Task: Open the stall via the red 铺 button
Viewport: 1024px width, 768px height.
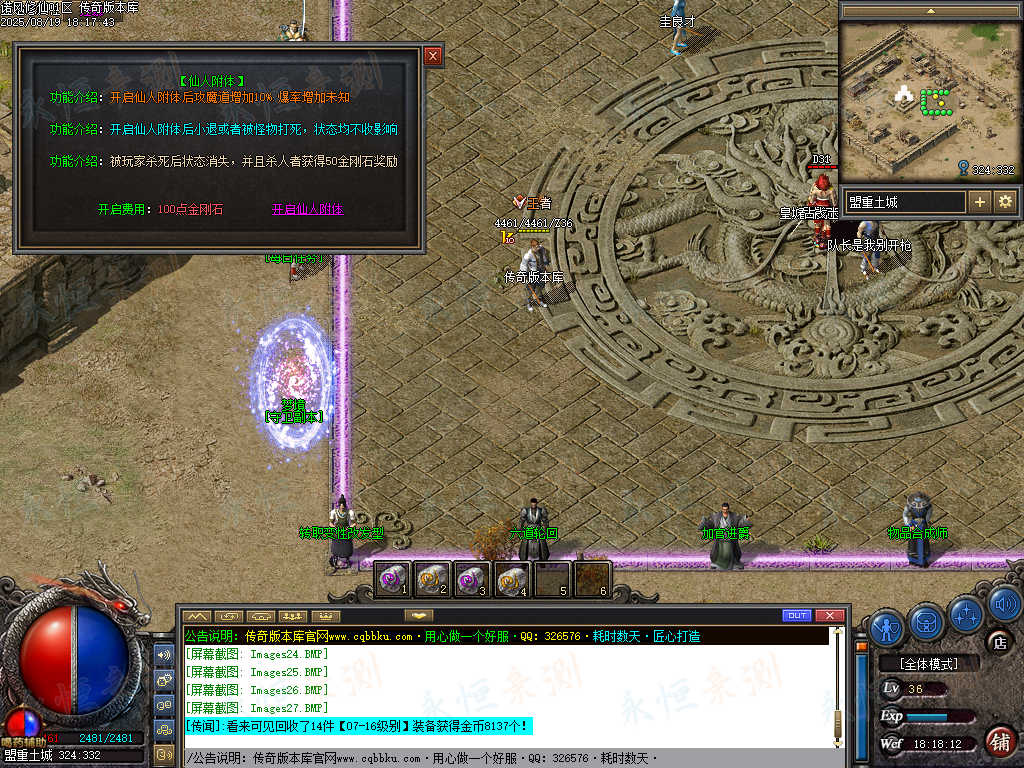Action: click(998, 741)
